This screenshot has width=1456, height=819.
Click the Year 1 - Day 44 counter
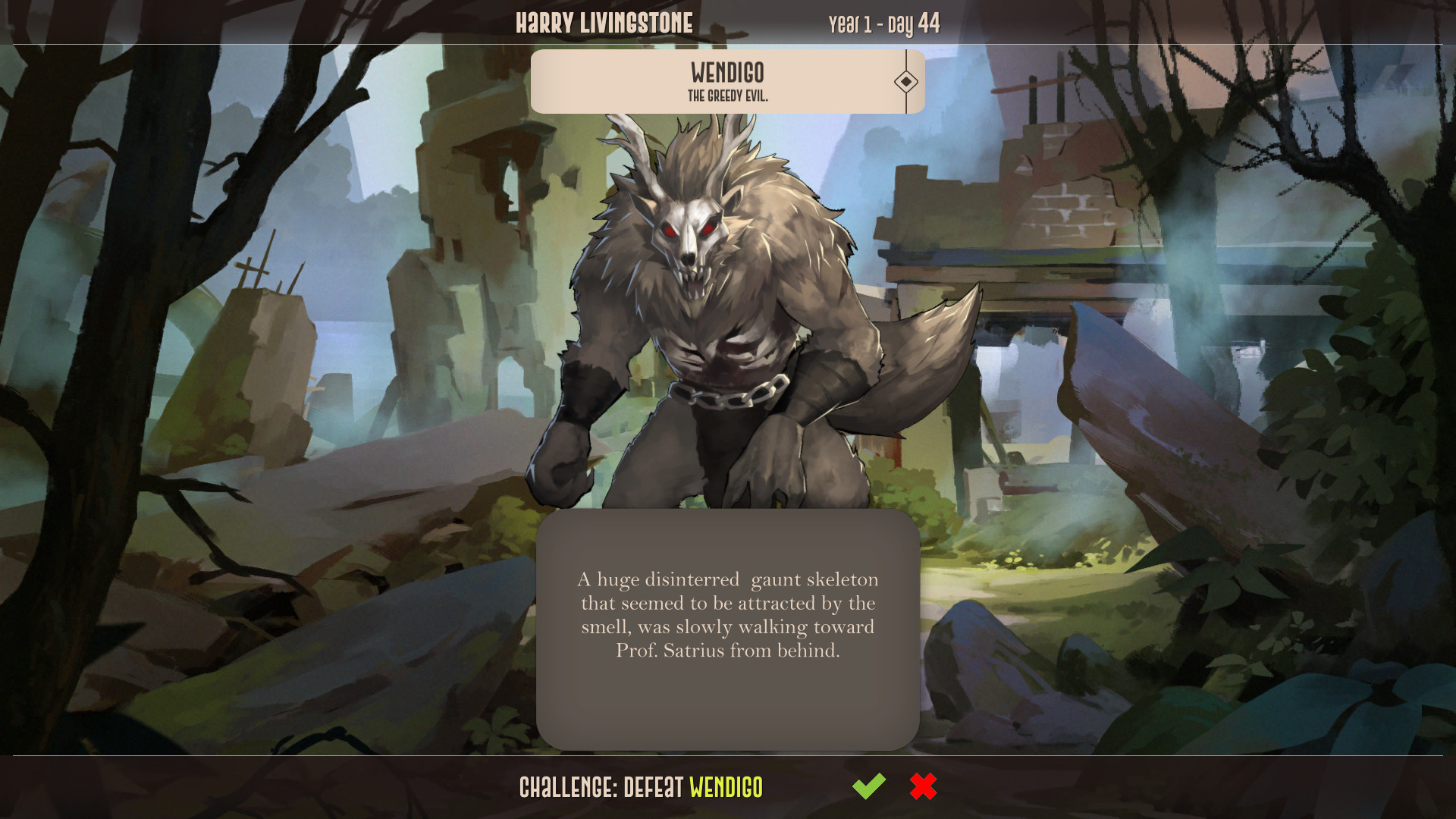click(x=882, y=22)
